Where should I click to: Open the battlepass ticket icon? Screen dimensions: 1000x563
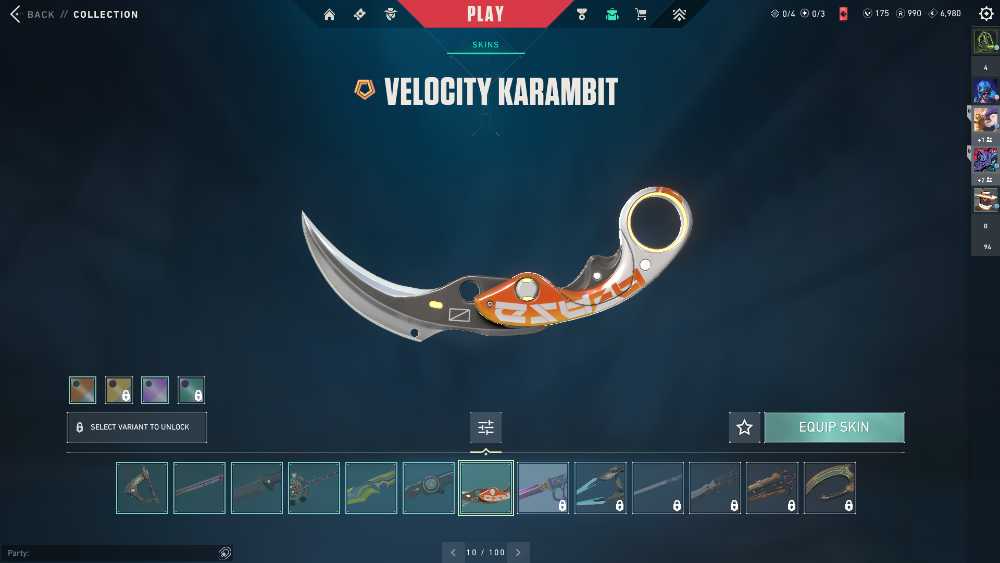click(x=360, y=14)
